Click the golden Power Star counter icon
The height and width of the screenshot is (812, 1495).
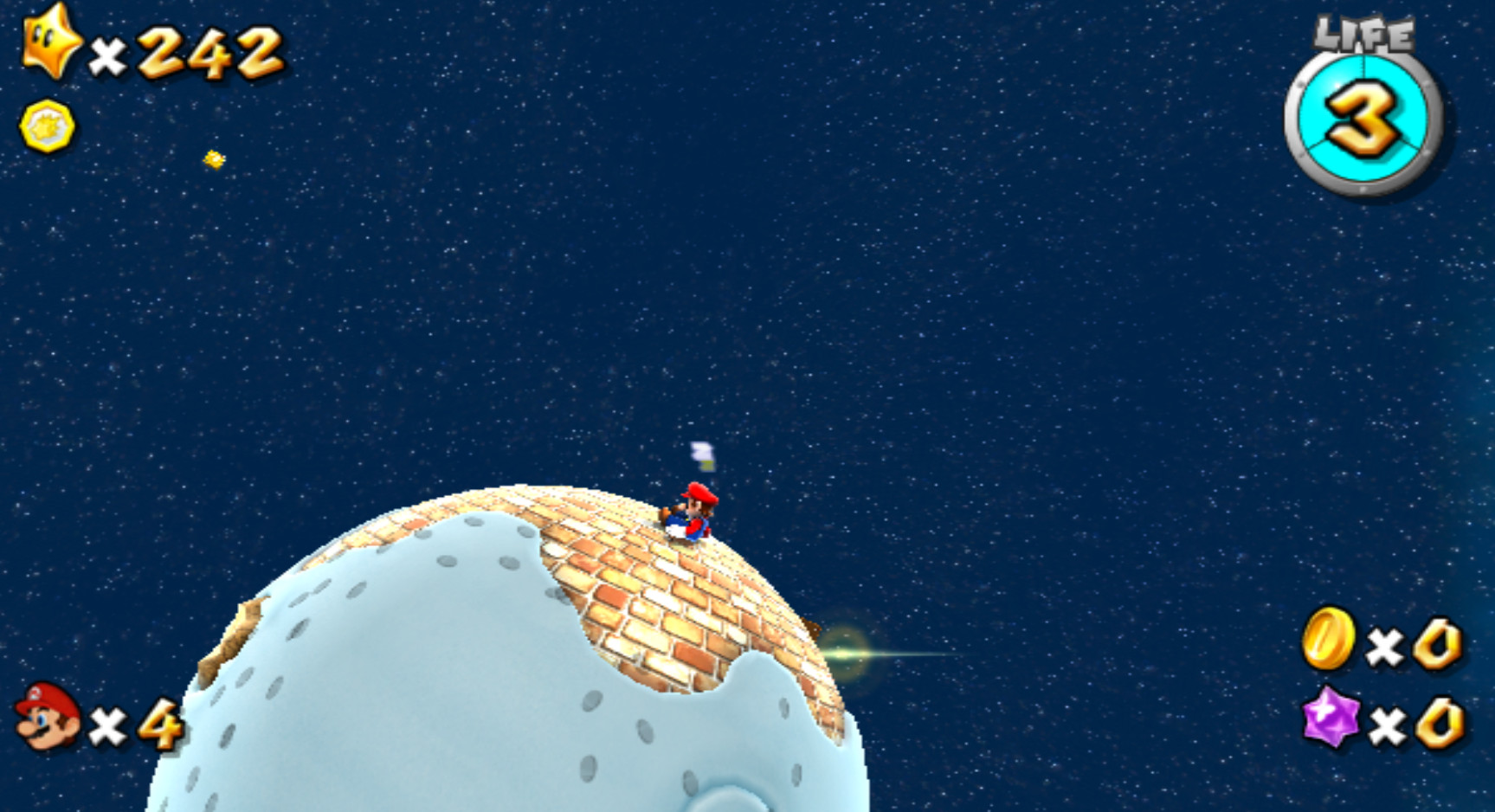[x=48, y=42]
